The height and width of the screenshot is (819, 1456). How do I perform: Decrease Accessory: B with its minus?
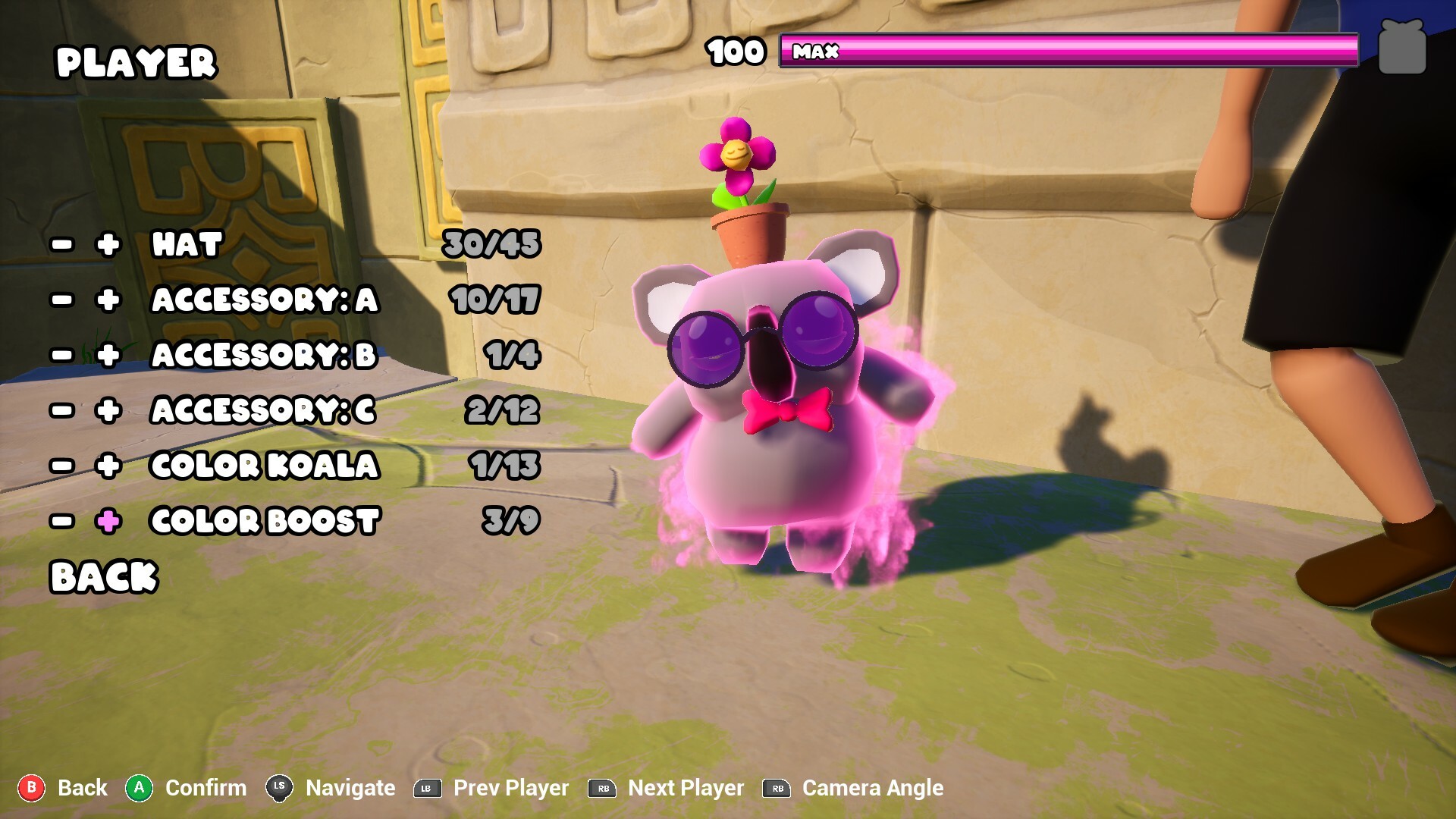[x=62, y=355]
